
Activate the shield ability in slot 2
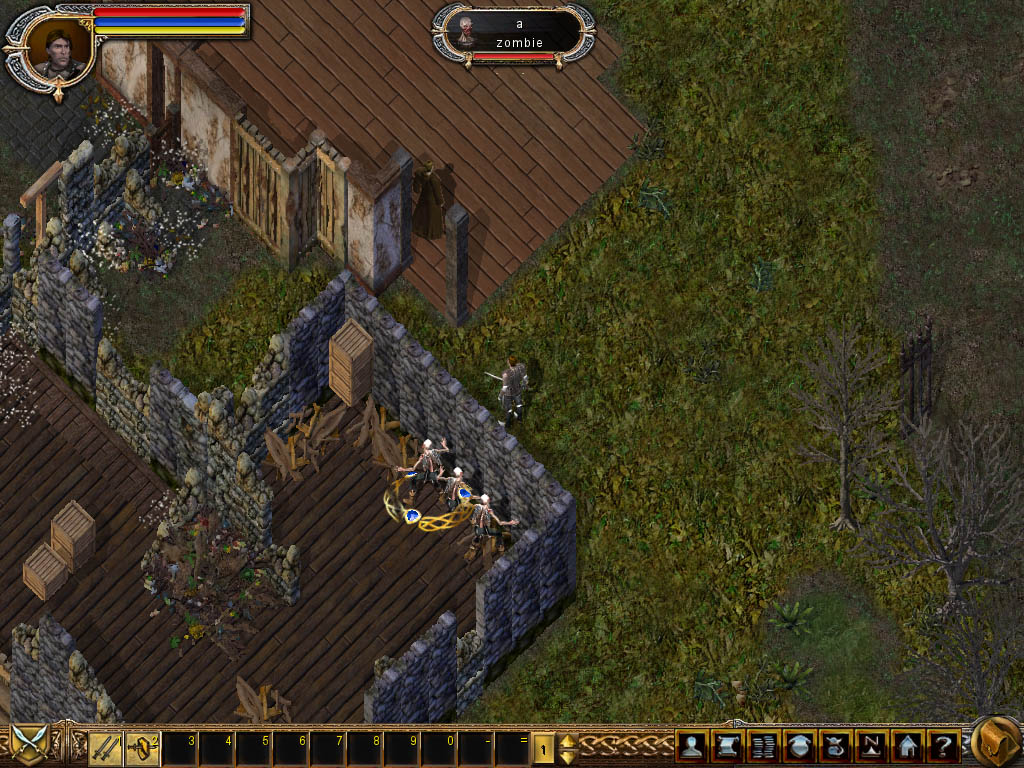pyautogui.click(x=142, y=746)
